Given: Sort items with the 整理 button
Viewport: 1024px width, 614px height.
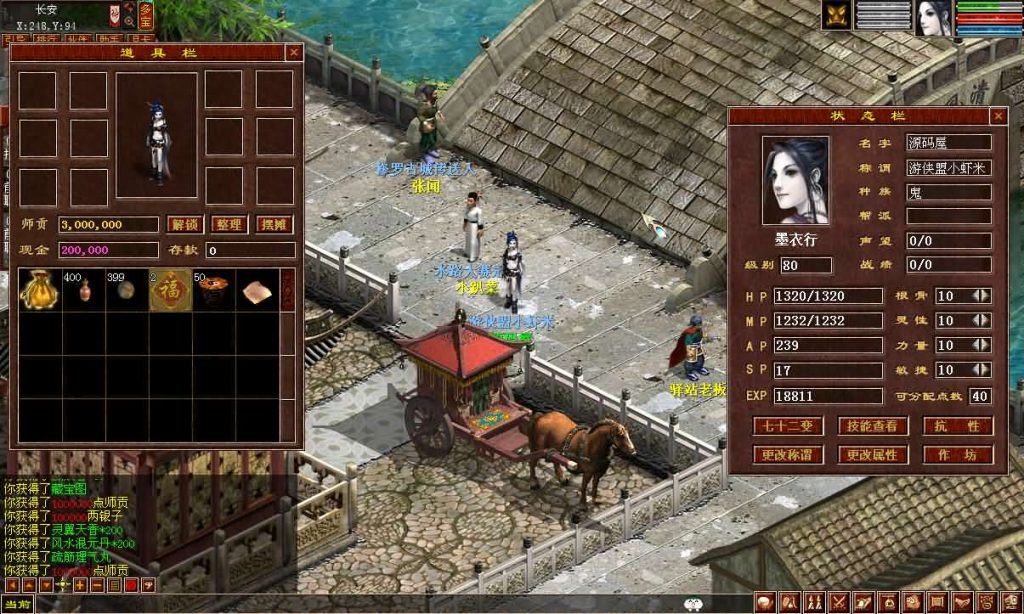Looking at the screenshot, I should [229, 224].
